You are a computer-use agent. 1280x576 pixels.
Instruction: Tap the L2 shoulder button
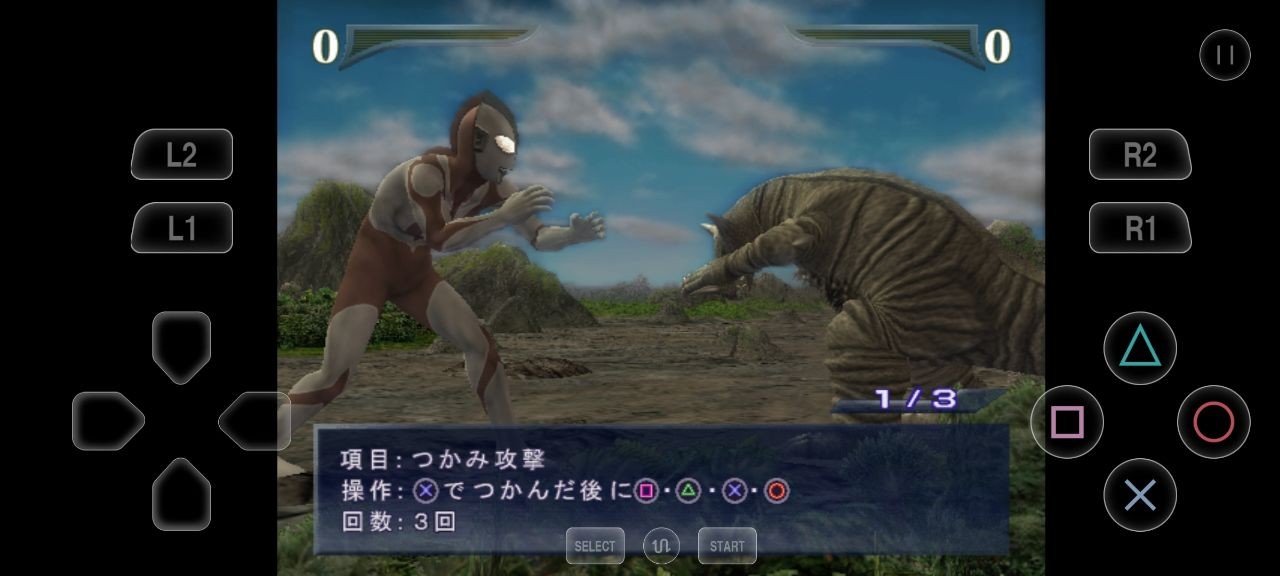tap(182, 155)
